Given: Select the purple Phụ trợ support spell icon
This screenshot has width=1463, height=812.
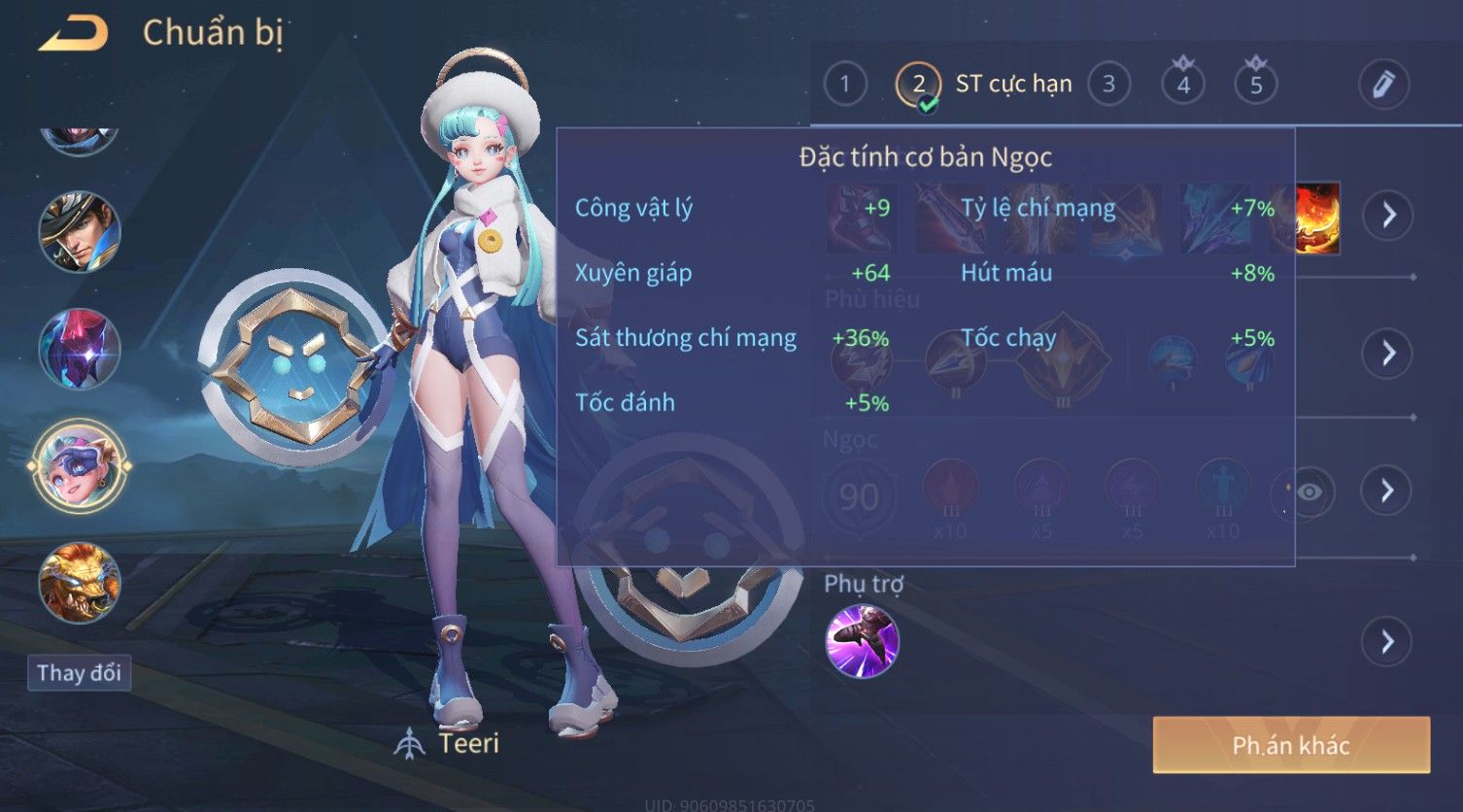Looking at the screenshot, I should click(x=862, y=641).
